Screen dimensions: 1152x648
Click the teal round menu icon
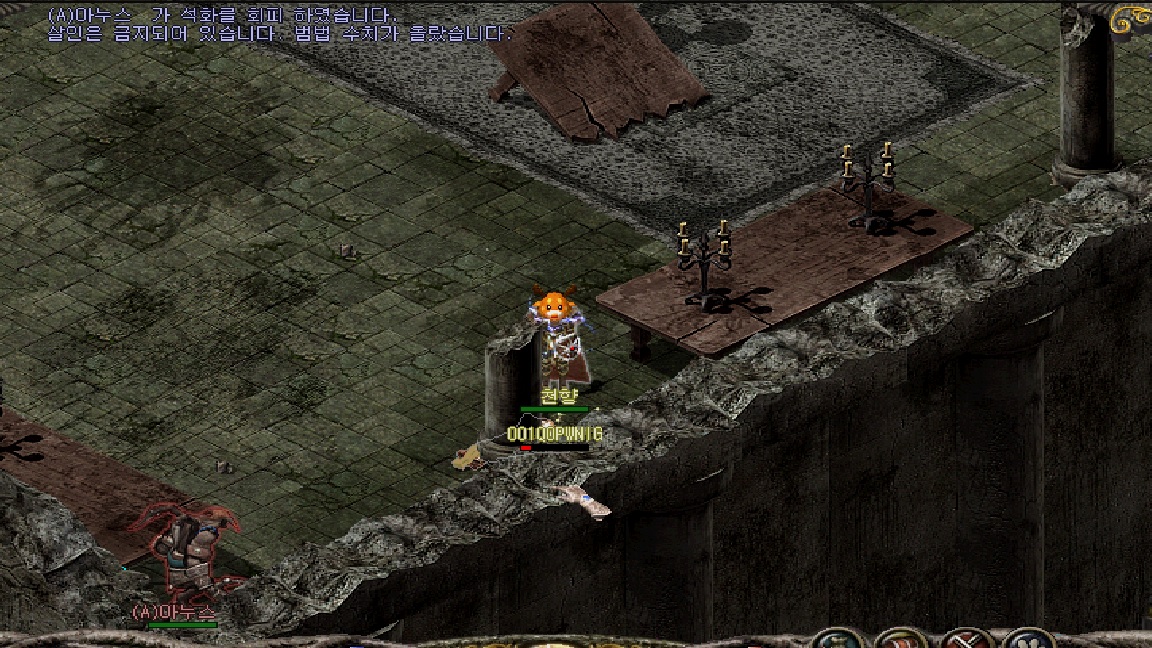coord(836,640)
